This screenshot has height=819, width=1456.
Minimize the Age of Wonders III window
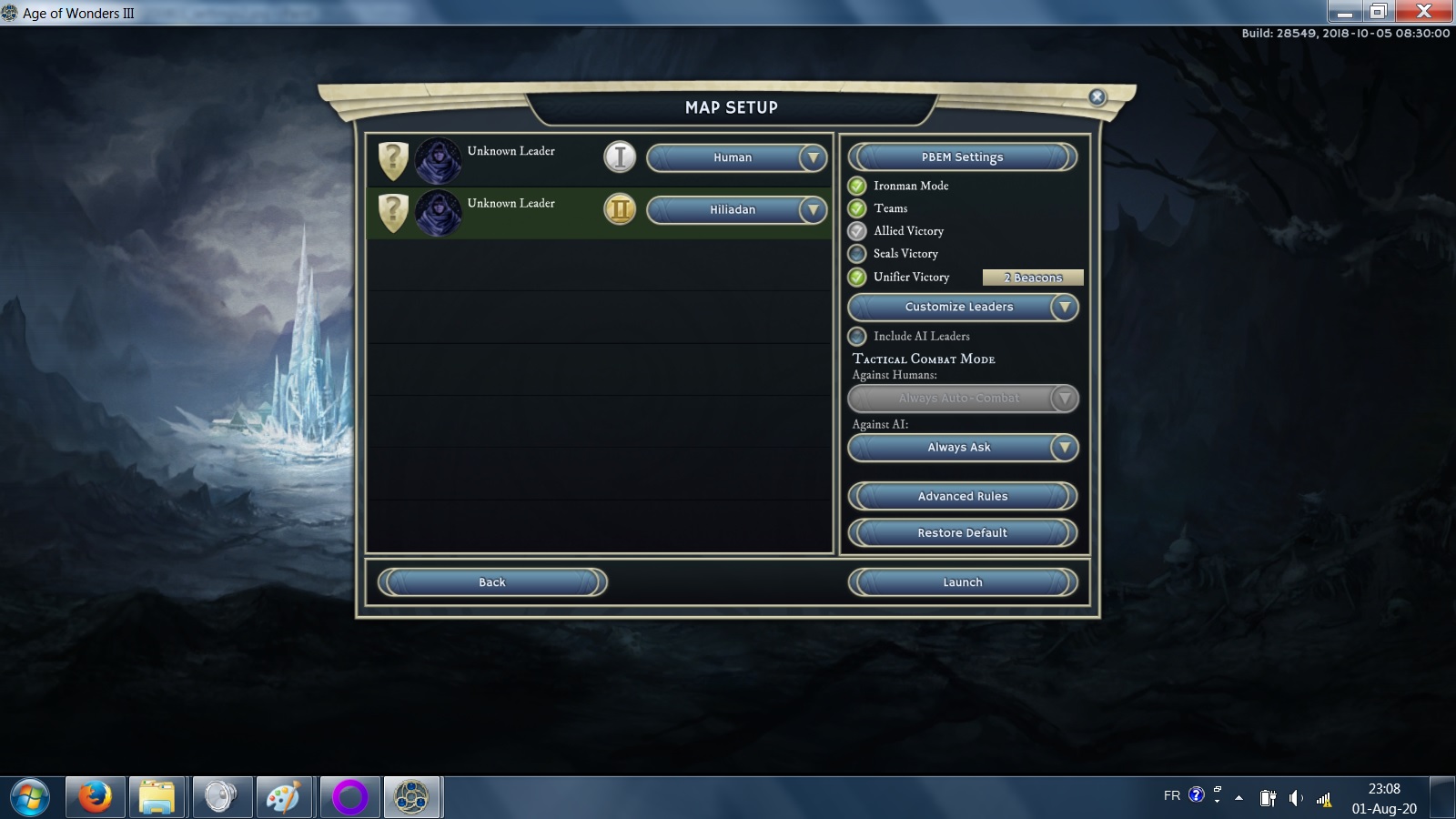[1345, 12]
